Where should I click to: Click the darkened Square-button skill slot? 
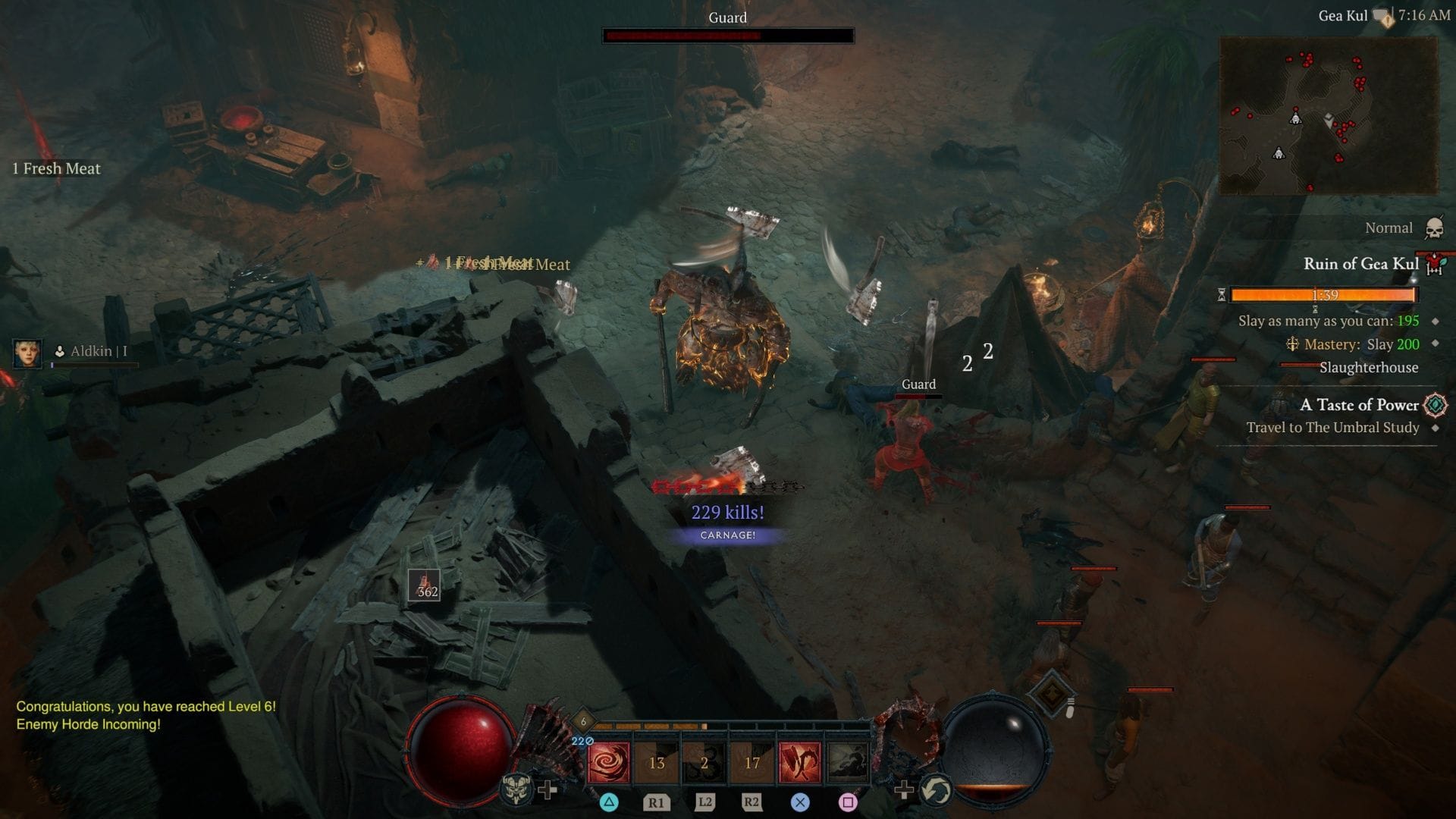coord(846,761)
